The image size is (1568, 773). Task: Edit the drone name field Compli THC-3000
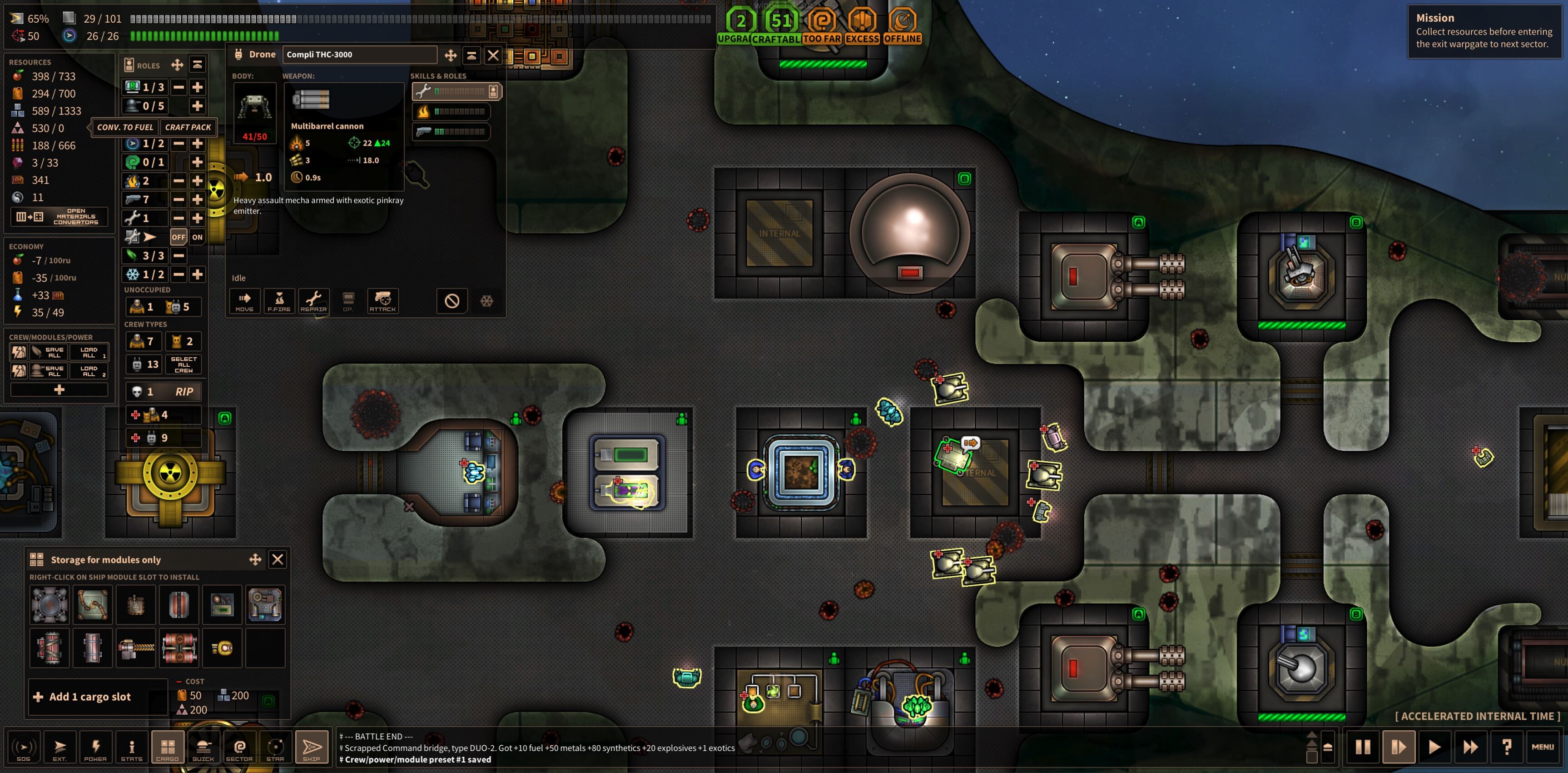pyautogui.click(x=359, y=55)
